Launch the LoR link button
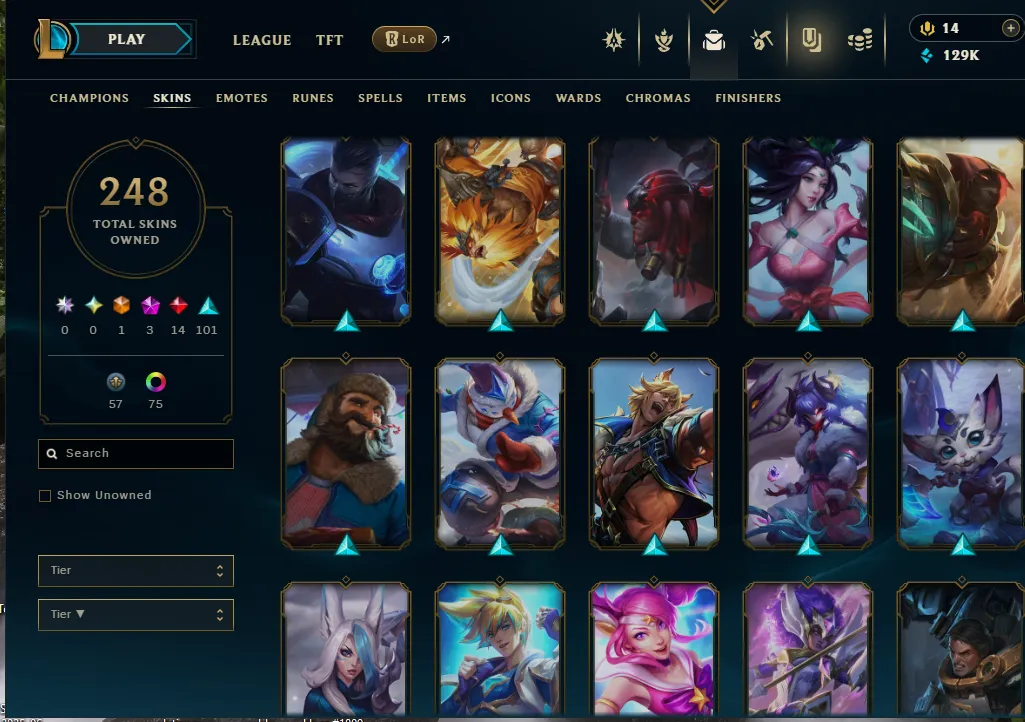Screen dimensions: 1025x722 (x=404, y=40)
